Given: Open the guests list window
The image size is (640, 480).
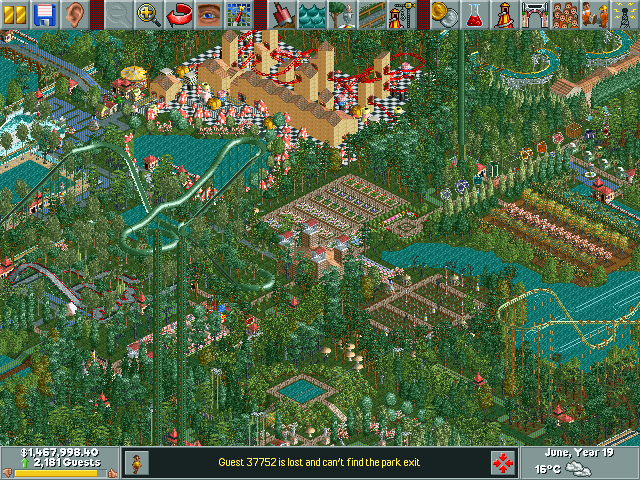Looking at the screenshot, I should click(565, 14).
